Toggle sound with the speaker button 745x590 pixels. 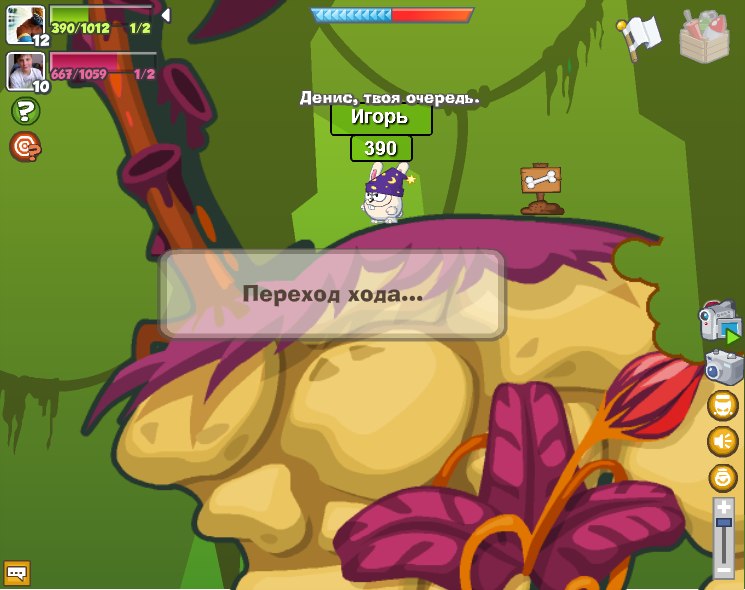(723, 441)
